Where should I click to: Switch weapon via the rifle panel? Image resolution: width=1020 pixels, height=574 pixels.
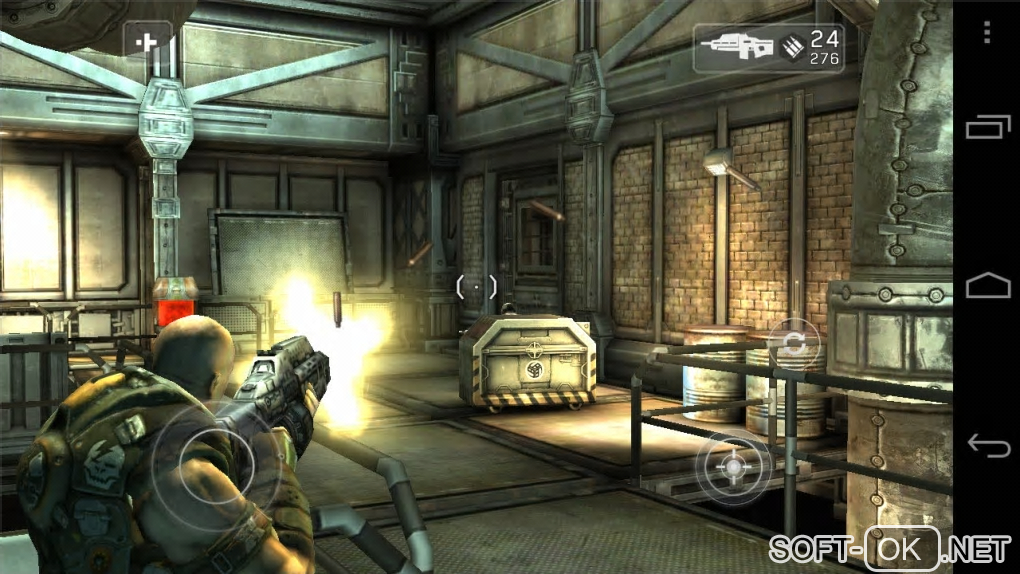click(x=767, y=47)
